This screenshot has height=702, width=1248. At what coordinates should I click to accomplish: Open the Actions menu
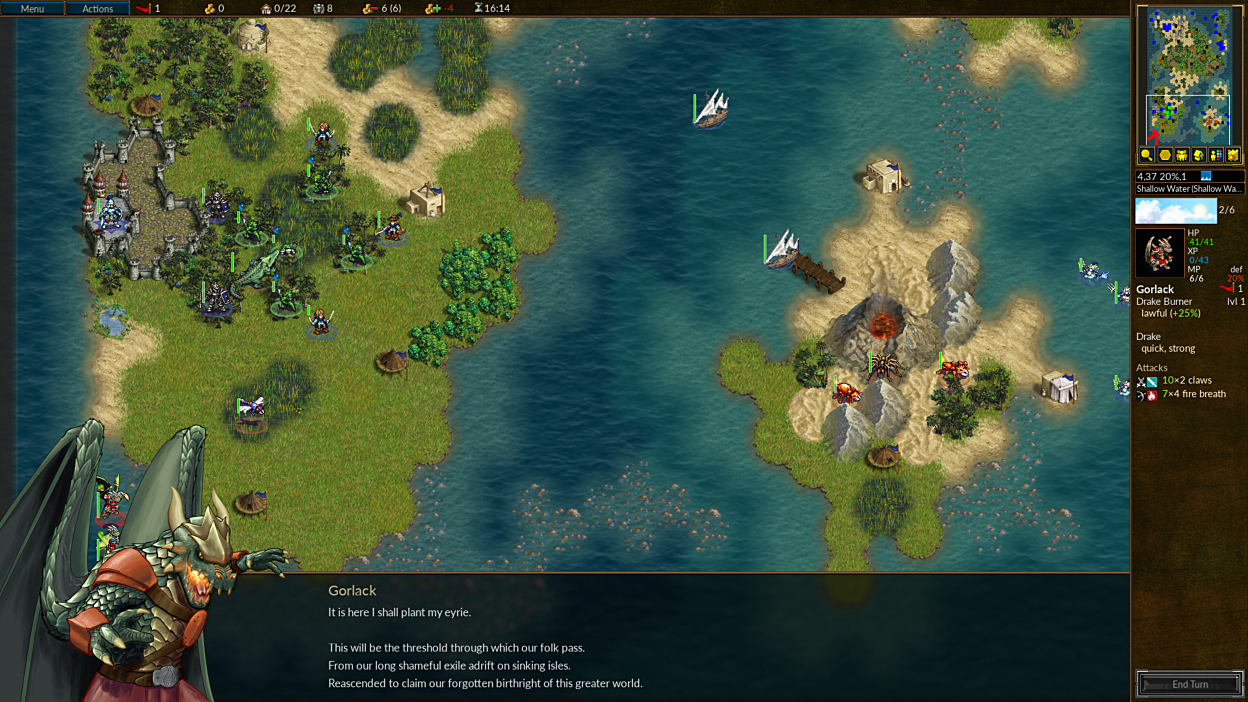click(97, 8)
